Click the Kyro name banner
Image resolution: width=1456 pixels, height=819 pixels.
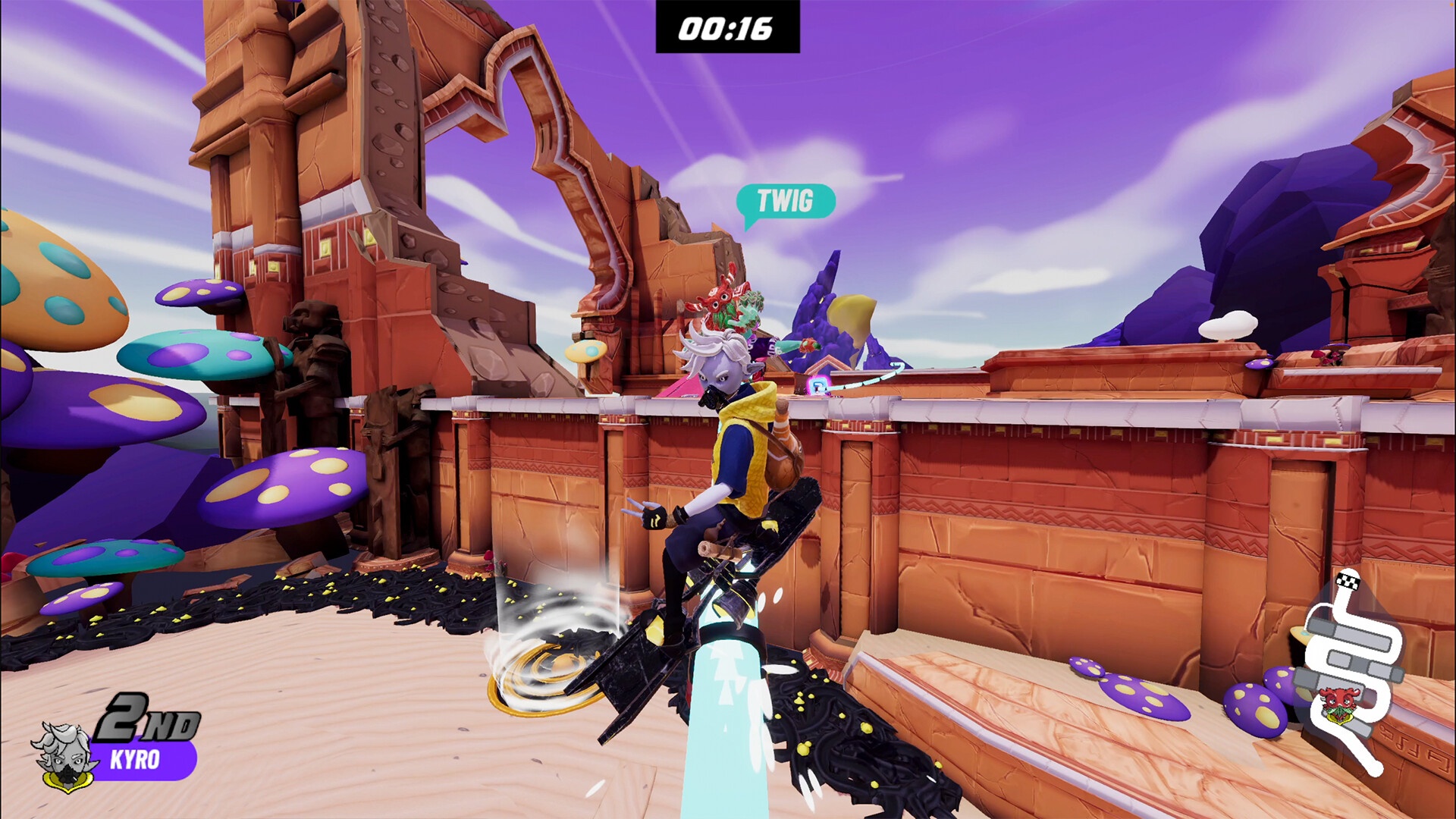click(140, 760)
